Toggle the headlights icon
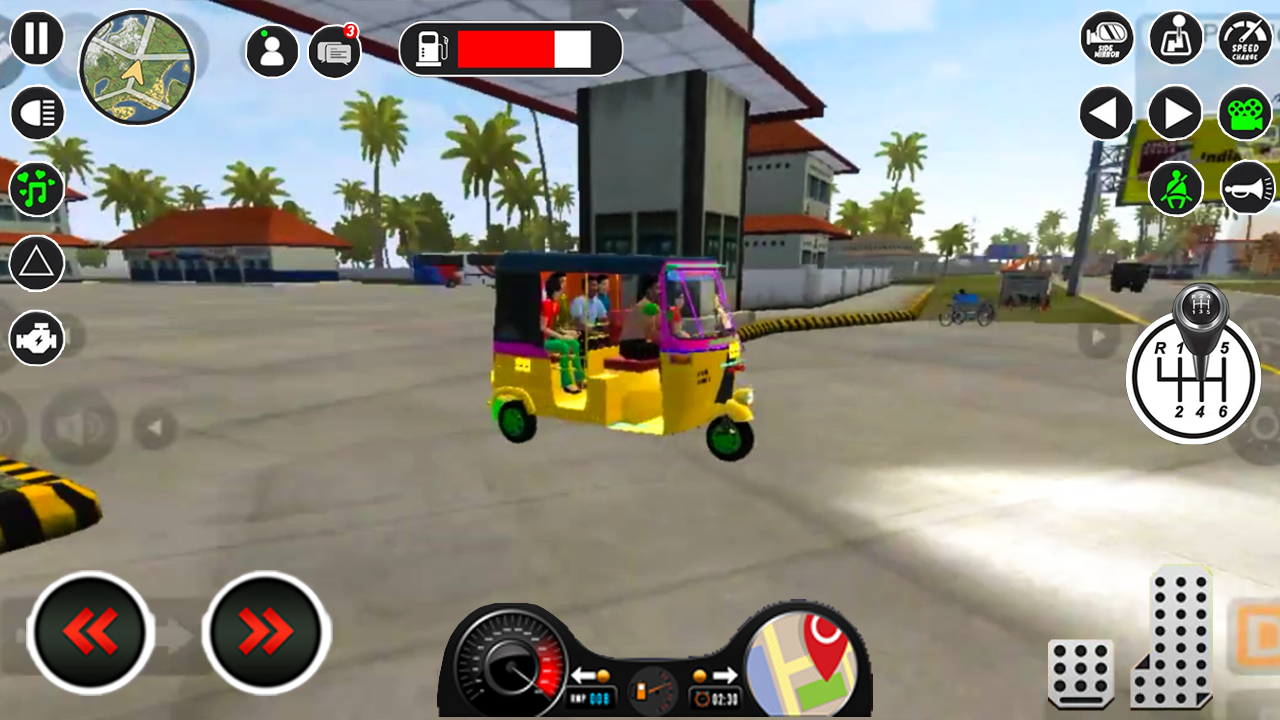Viewport: 1280px width, 720px height. point(37,110)
